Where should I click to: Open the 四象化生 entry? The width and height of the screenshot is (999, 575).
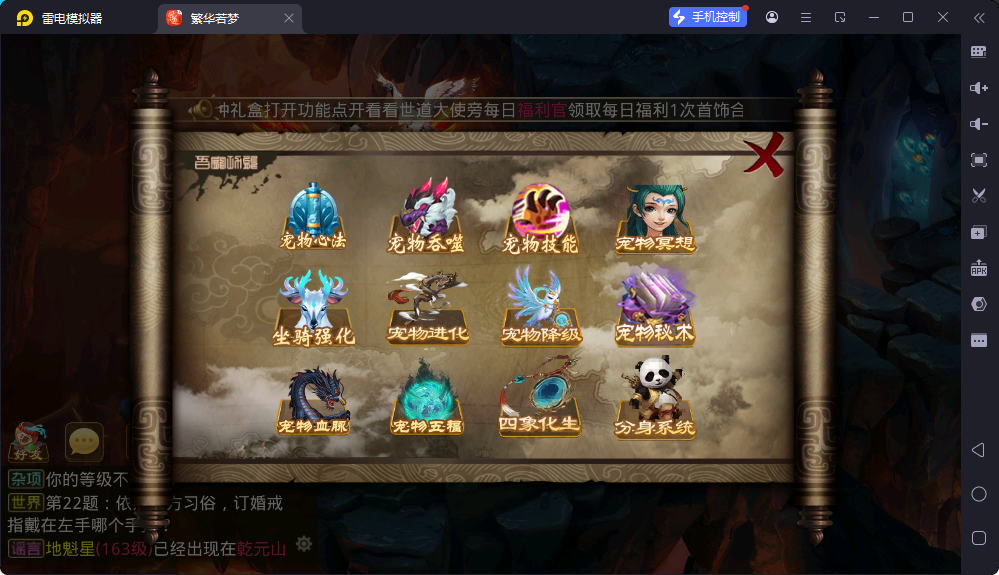(540, 400)
